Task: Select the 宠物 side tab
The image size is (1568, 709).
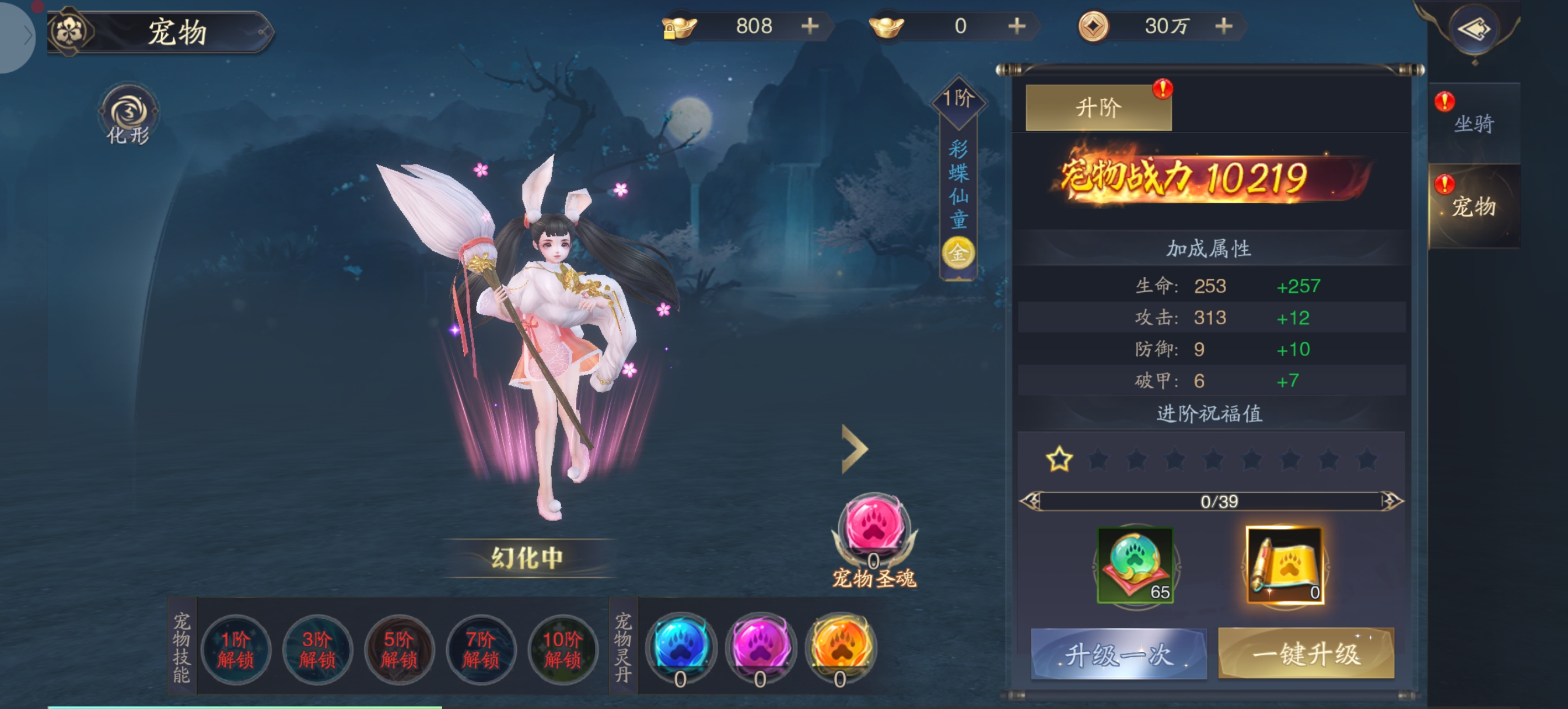Action: 1473,206
